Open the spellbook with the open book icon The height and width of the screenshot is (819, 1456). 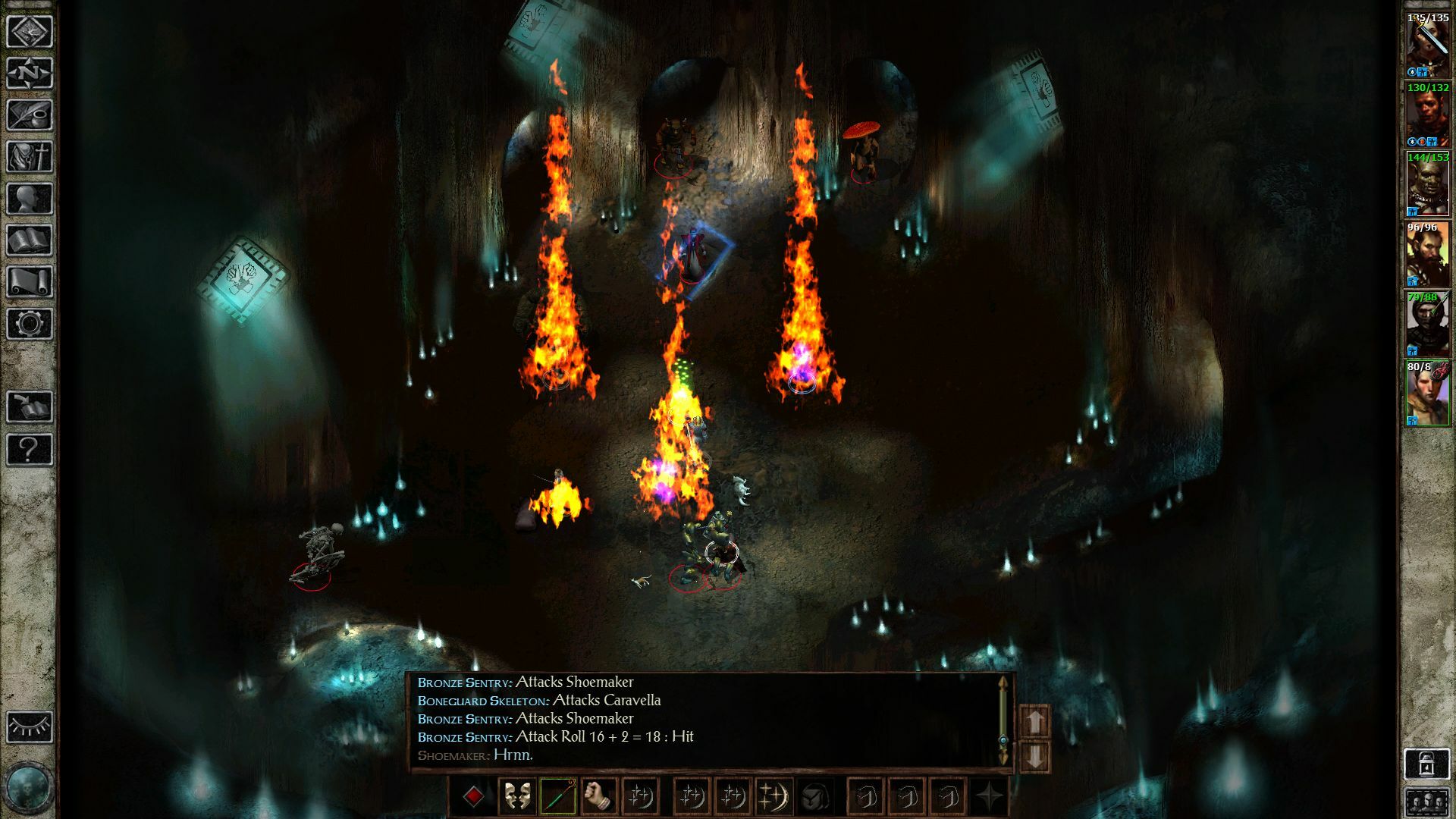[30, 240]
